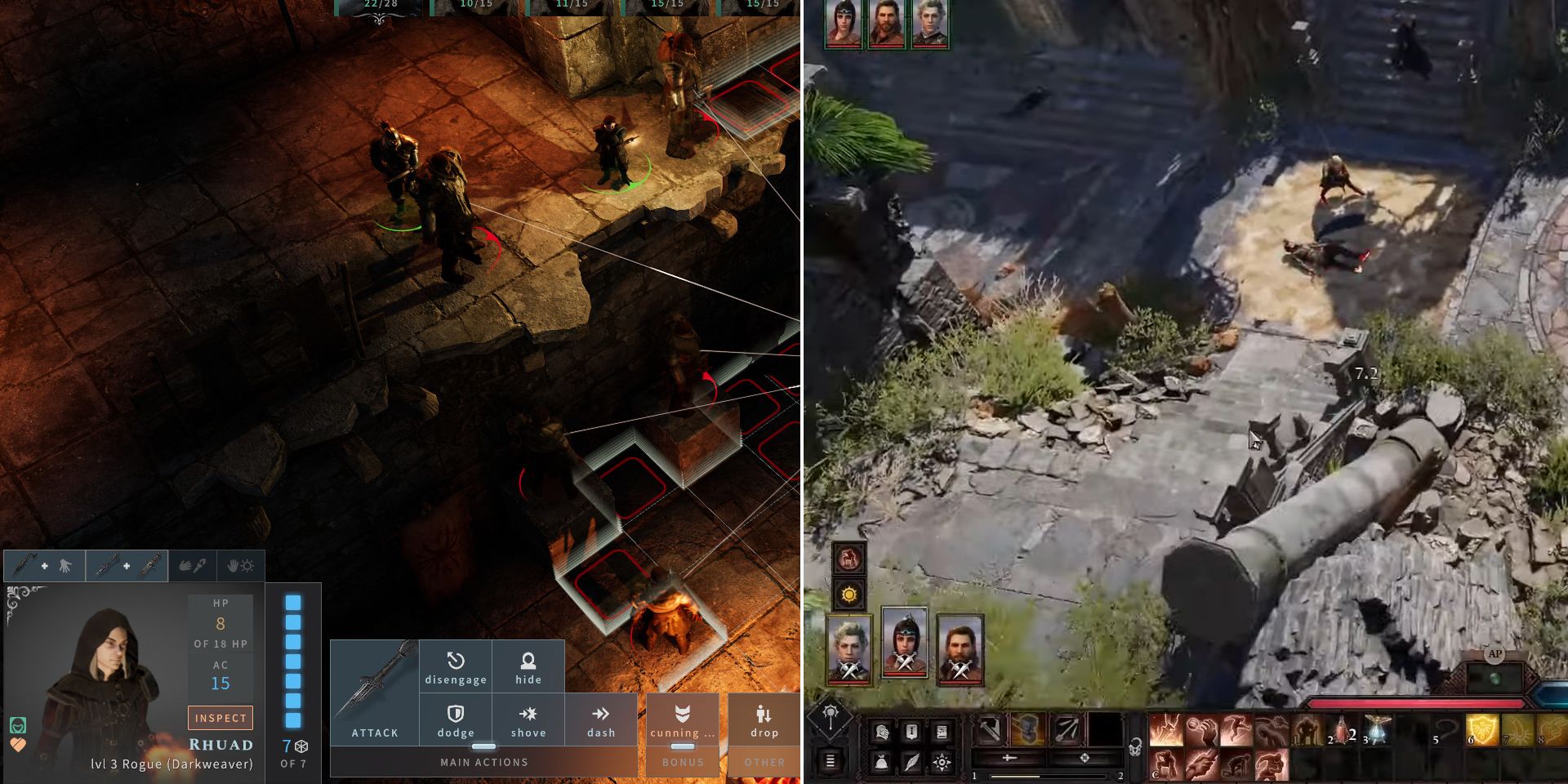Switch to the second weapon set tab

pyautogui.click(x=127, y=565)
